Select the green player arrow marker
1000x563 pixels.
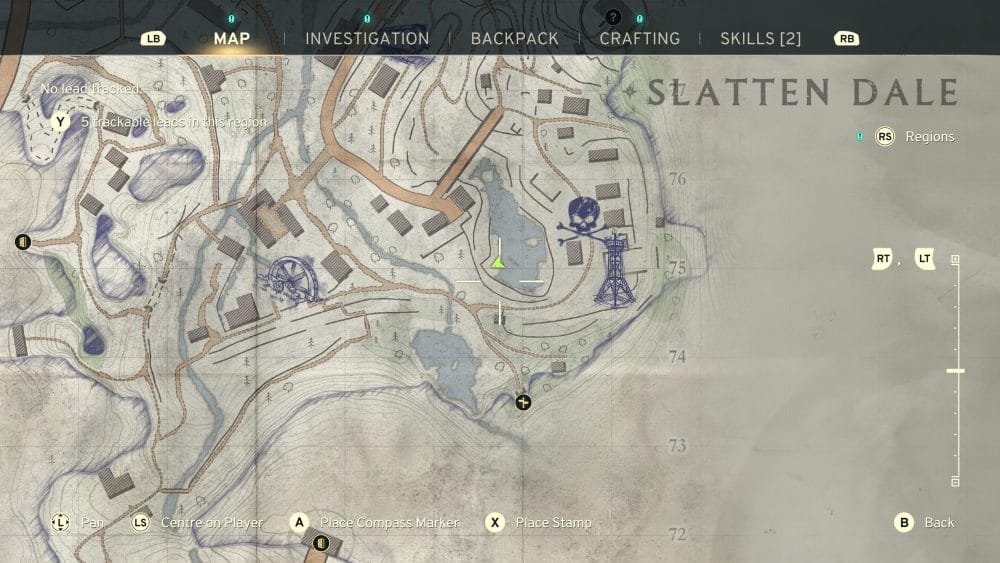click(497, 262)
